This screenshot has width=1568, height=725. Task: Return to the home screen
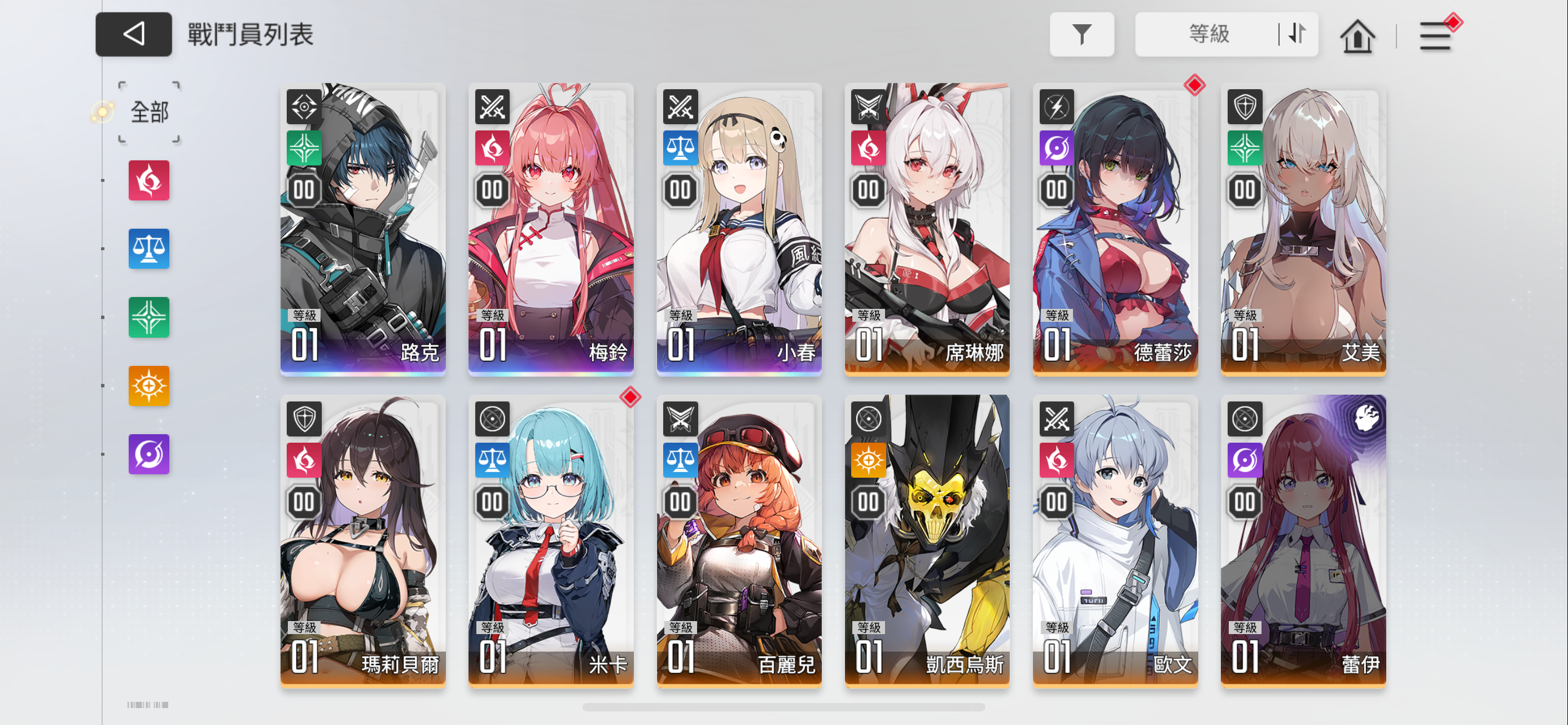[1357, 36]
